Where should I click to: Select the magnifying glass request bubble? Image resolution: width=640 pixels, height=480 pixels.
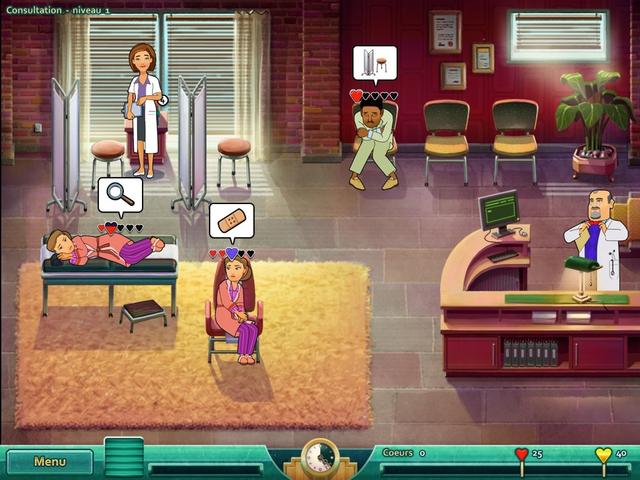tap(120, 194)
